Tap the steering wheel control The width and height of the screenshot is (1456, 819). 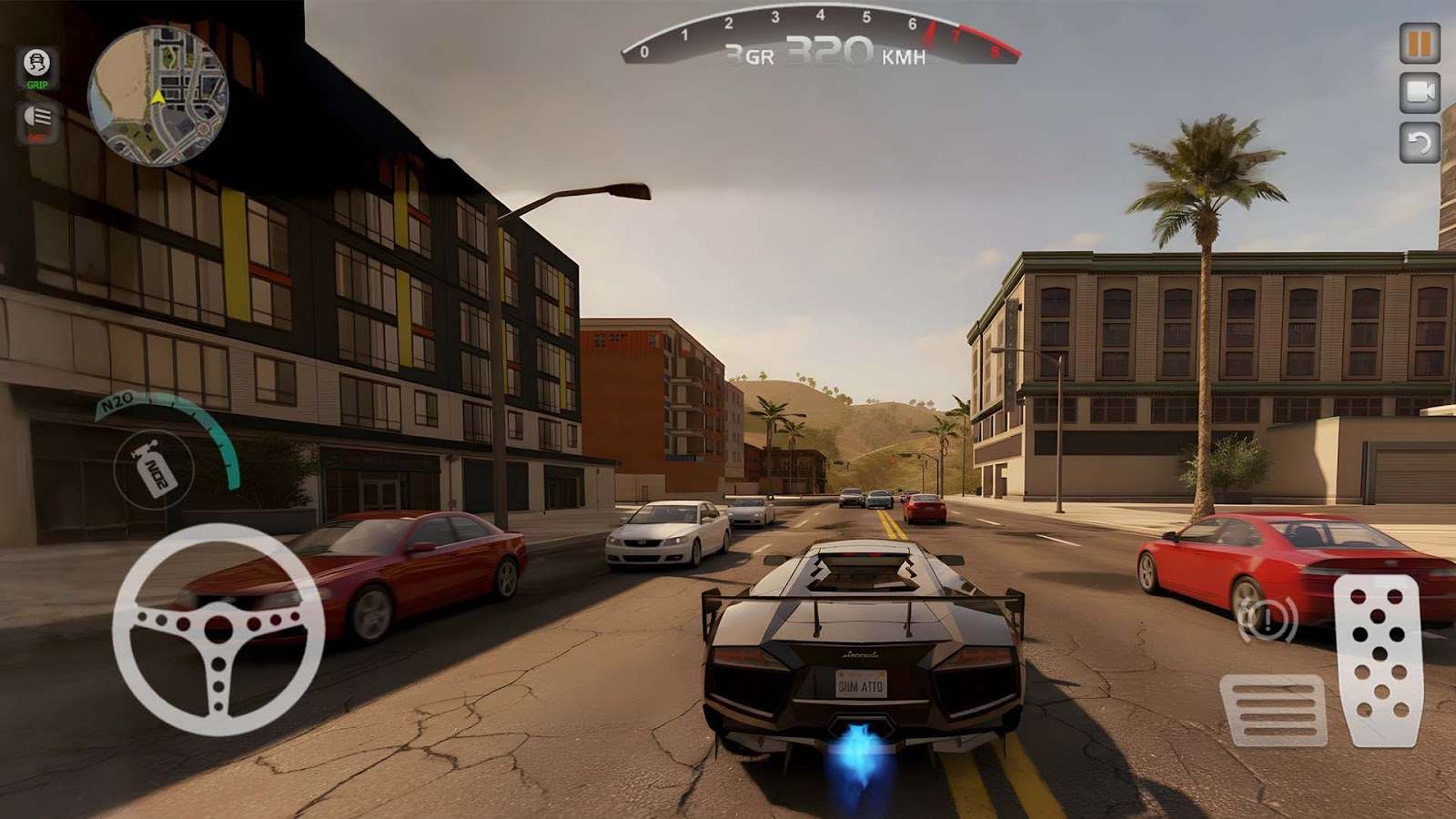click(218, 629)
